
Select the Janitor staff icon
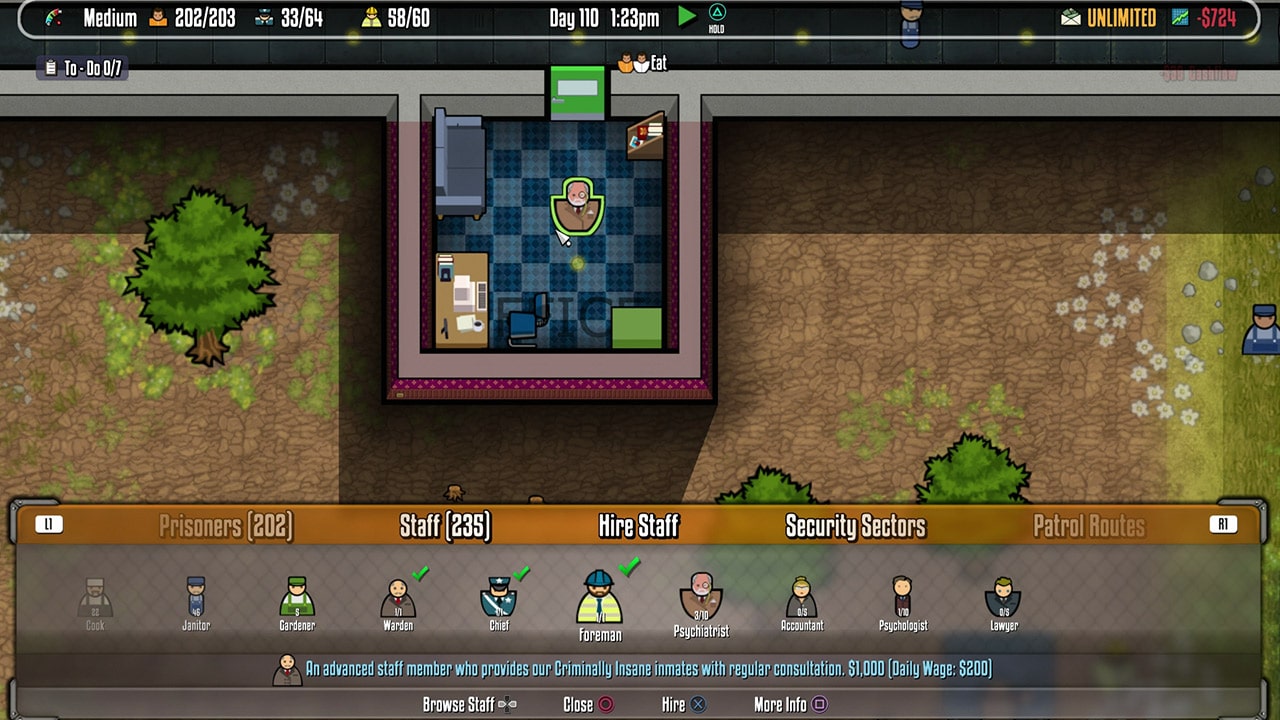[x=195, y=598]
